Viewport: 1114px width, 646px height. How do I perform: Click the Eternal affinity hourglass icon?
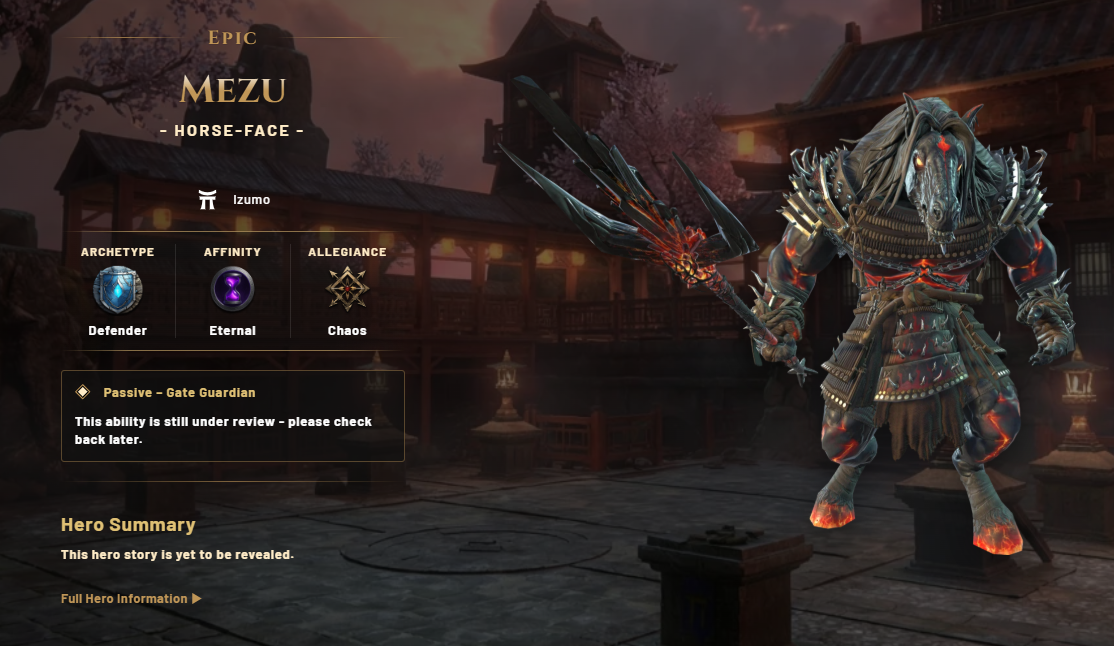tap(232, 290)
